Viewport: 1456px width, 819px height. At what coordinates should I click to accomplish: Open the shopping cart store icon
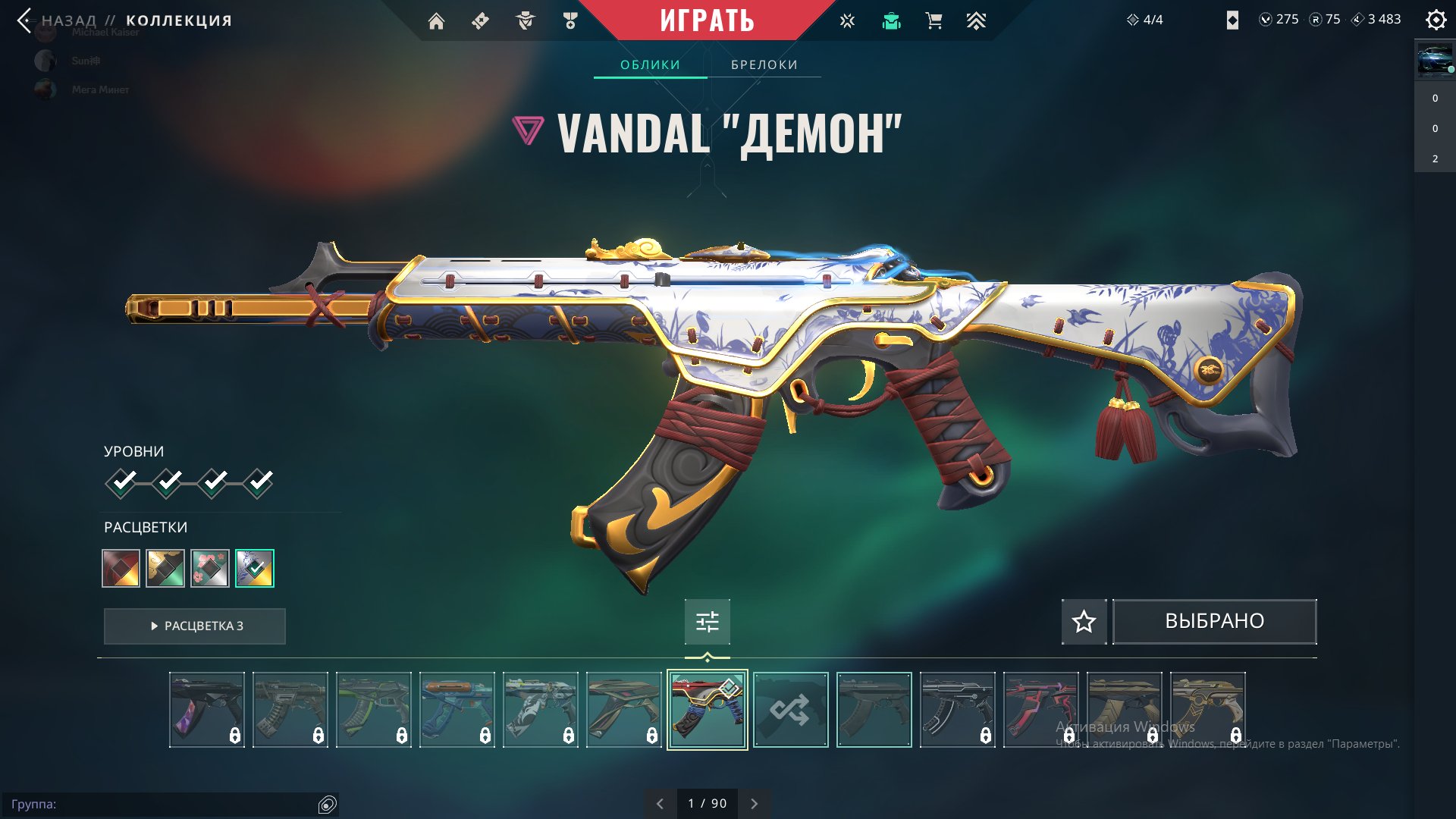click(934, 21)
